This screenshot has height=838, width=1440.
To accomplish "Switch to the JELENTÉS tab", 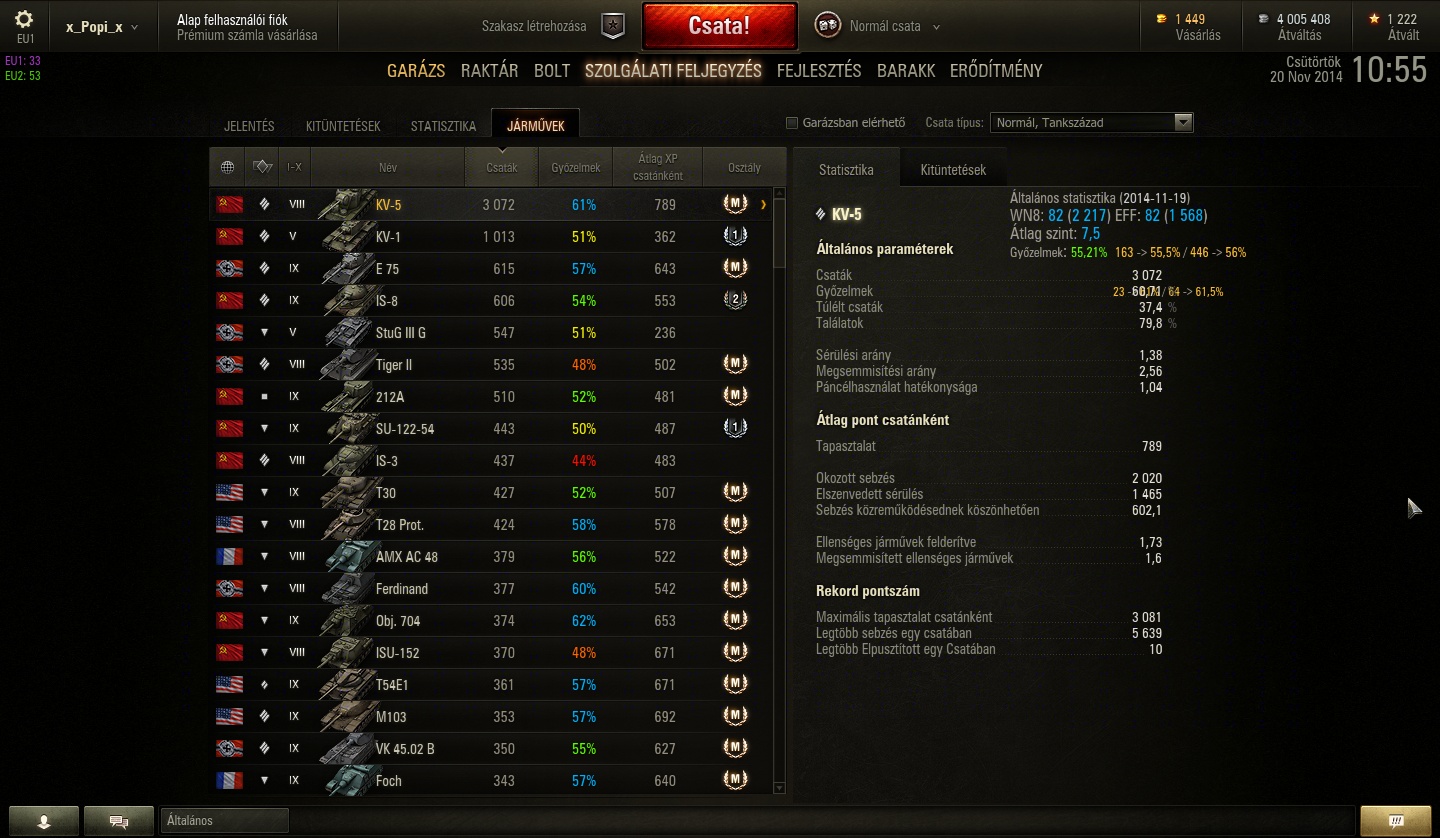I will click(x=249, y=126).
